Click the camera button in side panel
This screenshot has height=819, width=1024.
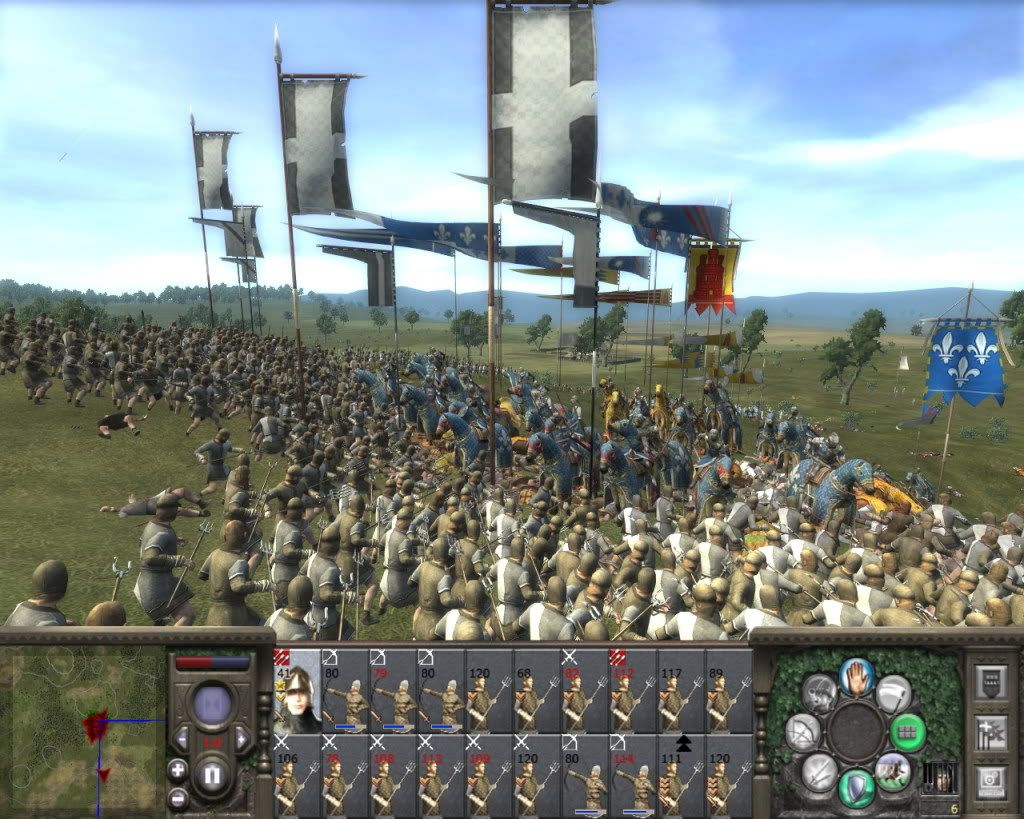click(991, 779)
